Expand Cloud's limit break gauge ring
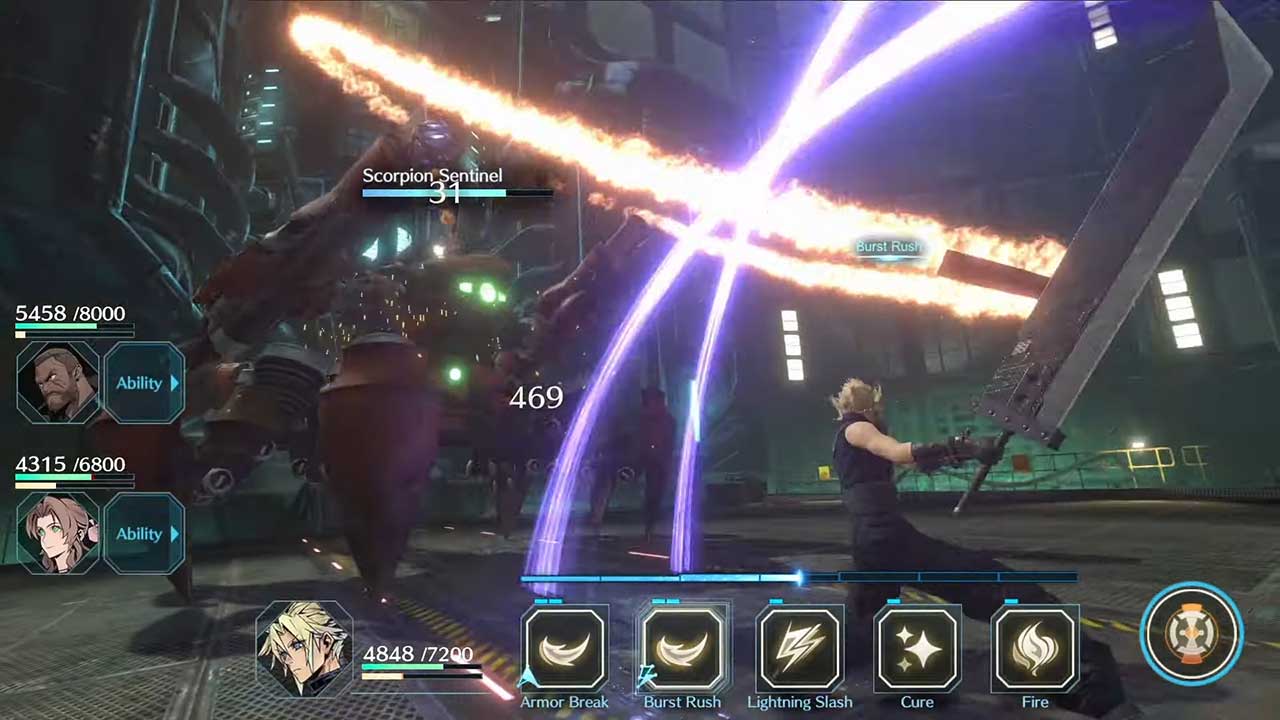This screenshot has width=1280, height=720. click(x=1190, y=636)
